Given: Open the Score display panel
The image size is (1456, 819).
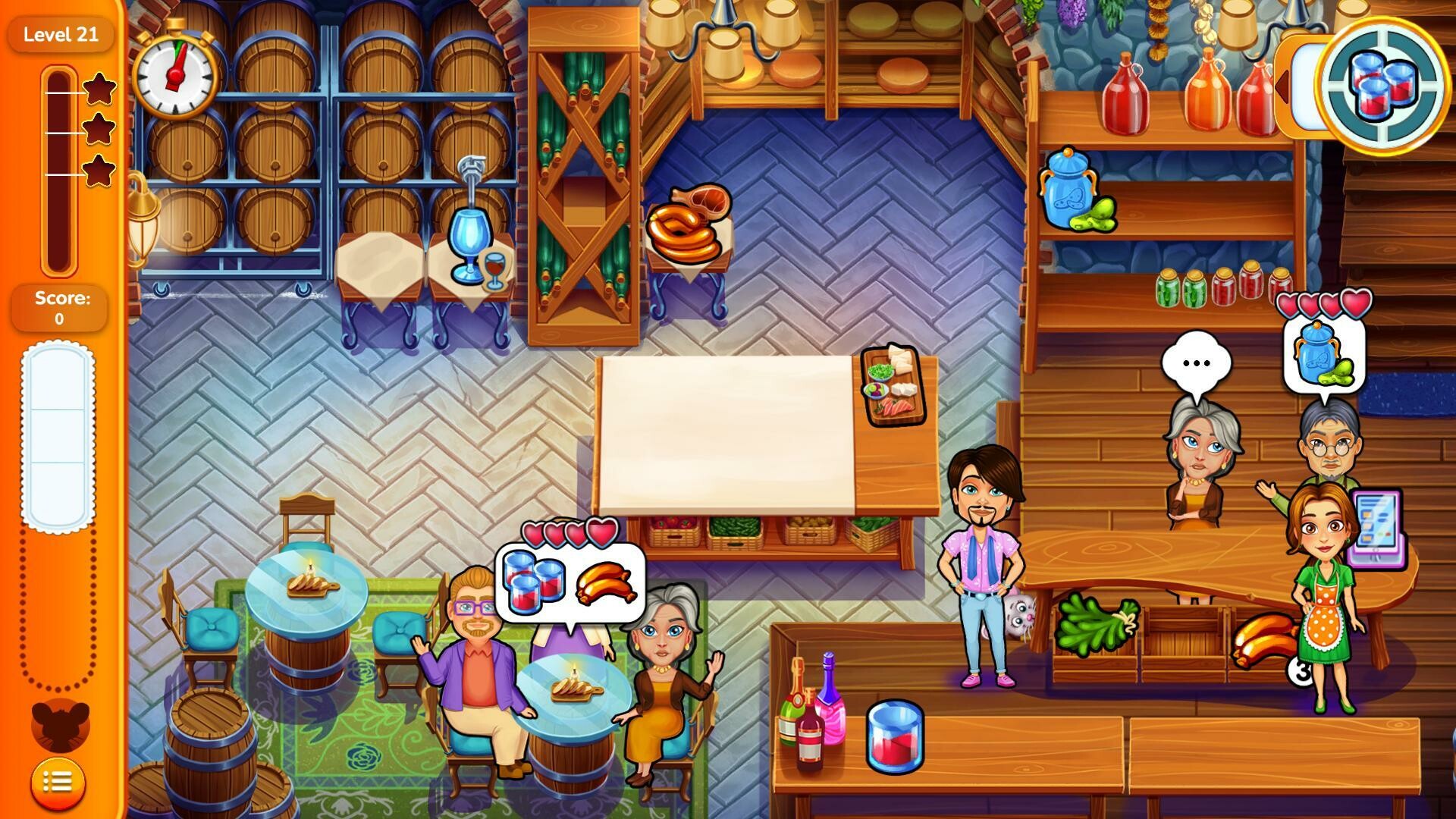Looking at the screenshot, I should pos(59,307).
